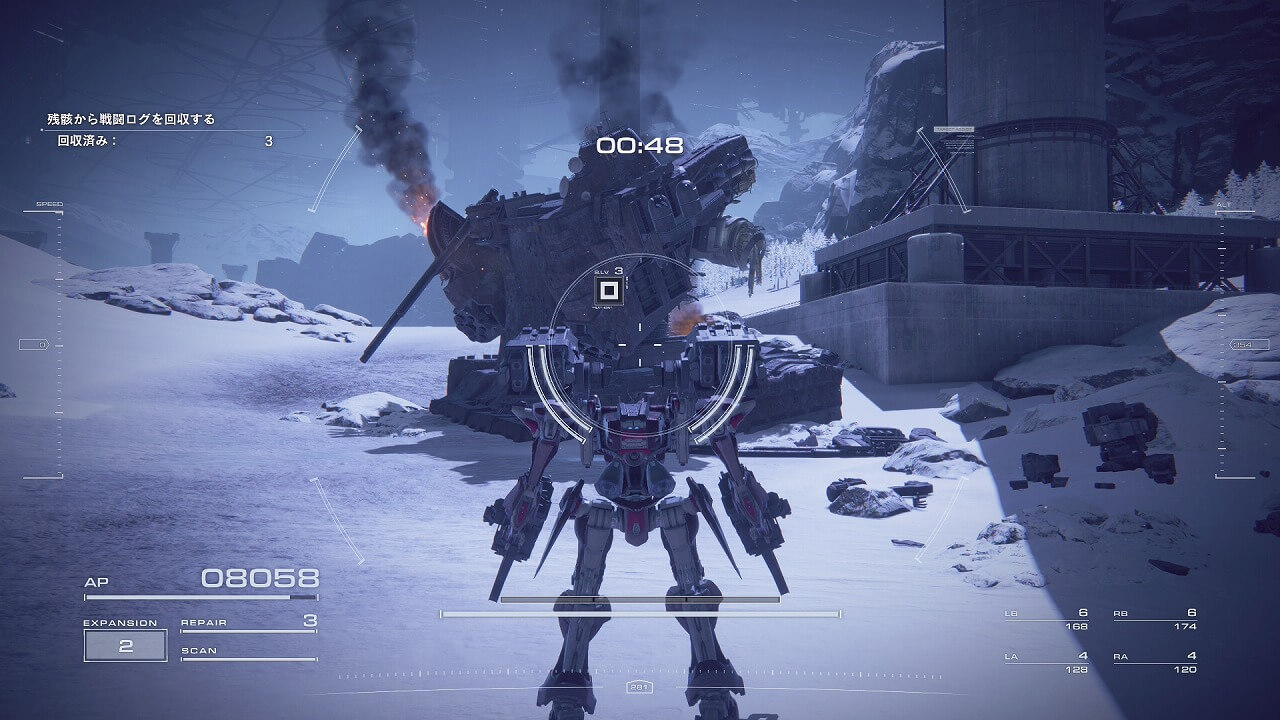The height and width of the screenshot is (720, 1280).
Task: Select the LA left arm weapon slot
Action: click(1046, 662)
